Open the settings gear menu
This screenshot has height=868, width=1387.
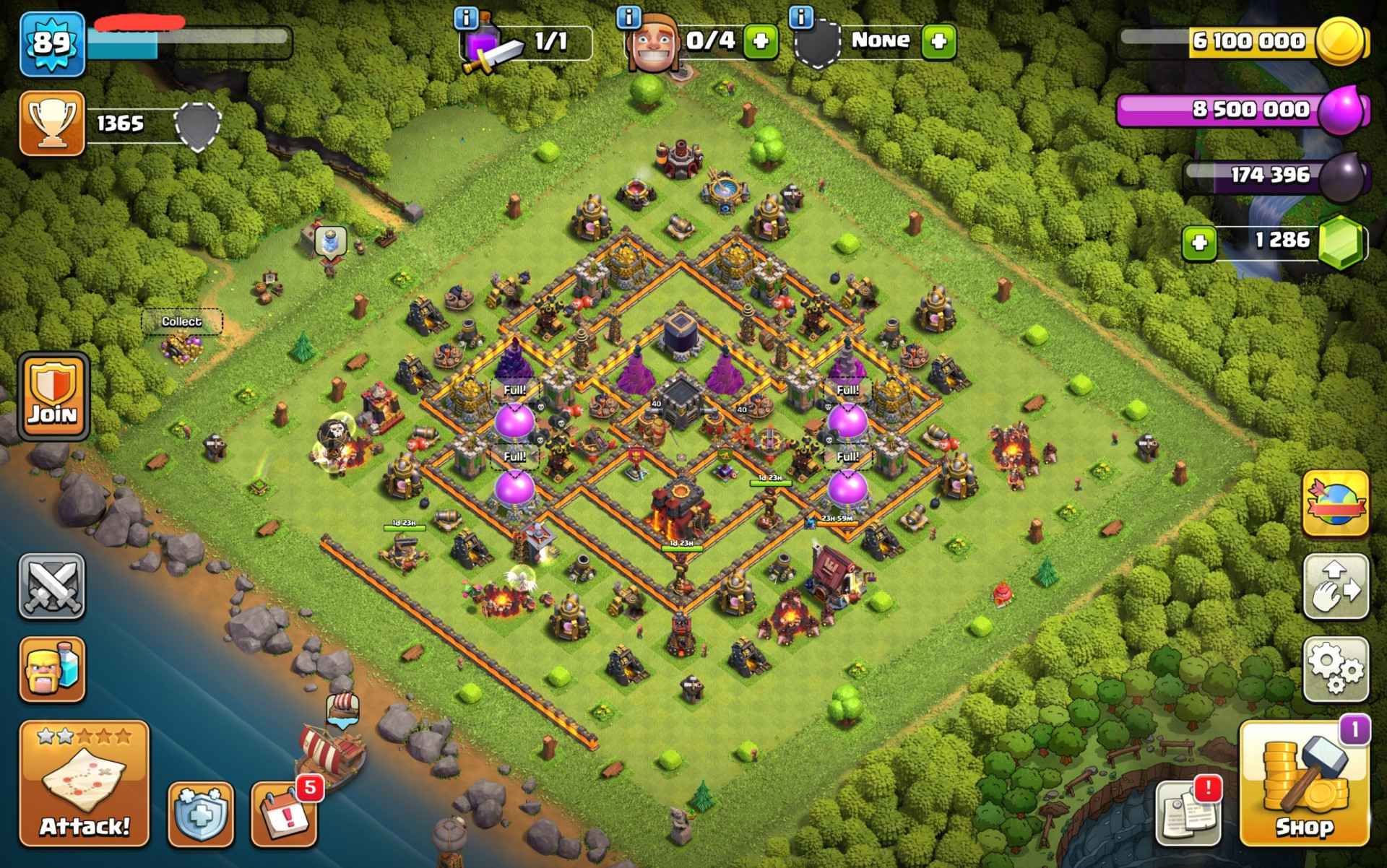pos(1336,669)
